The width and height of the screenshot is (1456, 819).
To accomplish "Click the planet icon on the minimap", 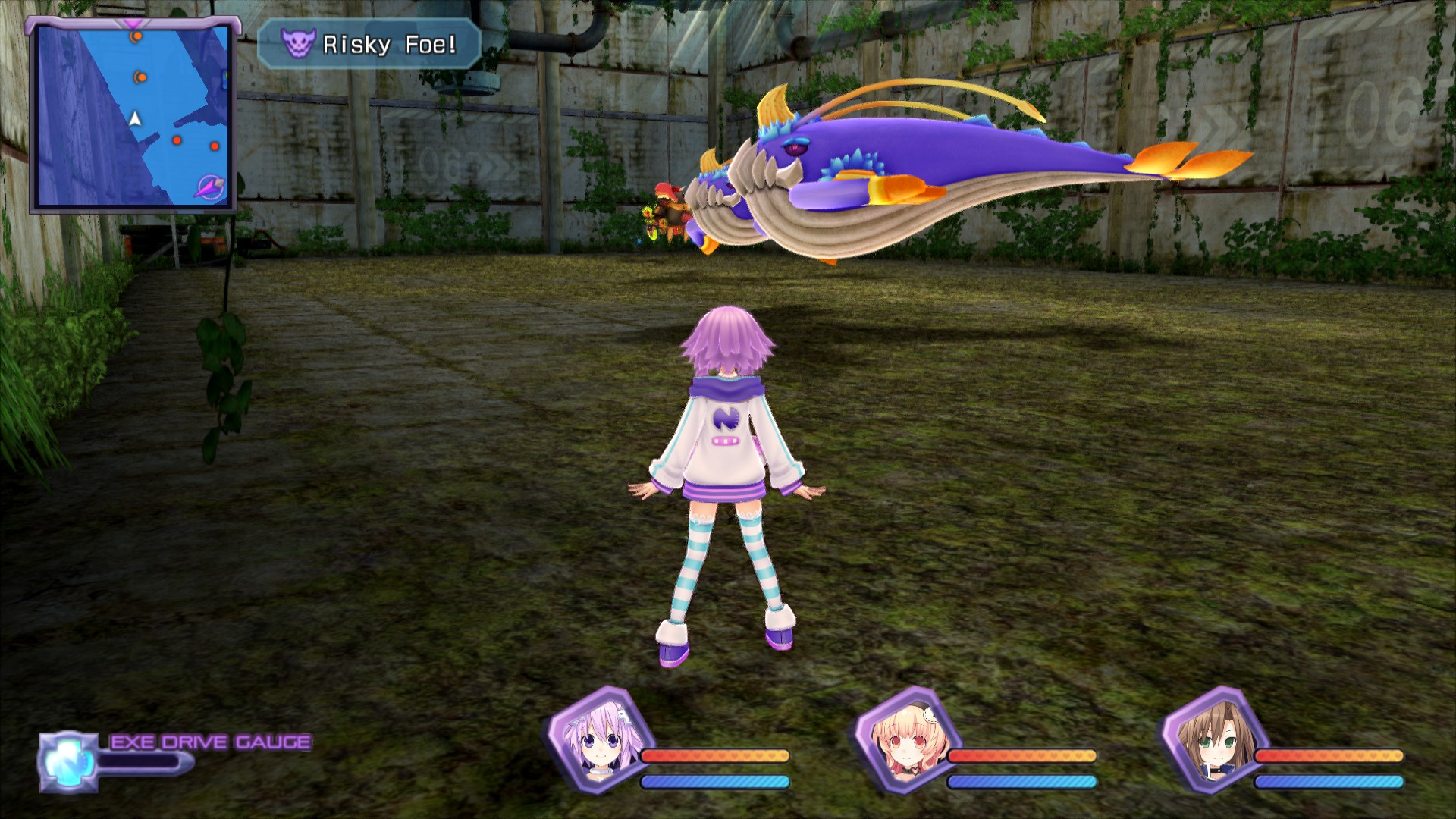I will pyautogui.click(x=209, y=187).
